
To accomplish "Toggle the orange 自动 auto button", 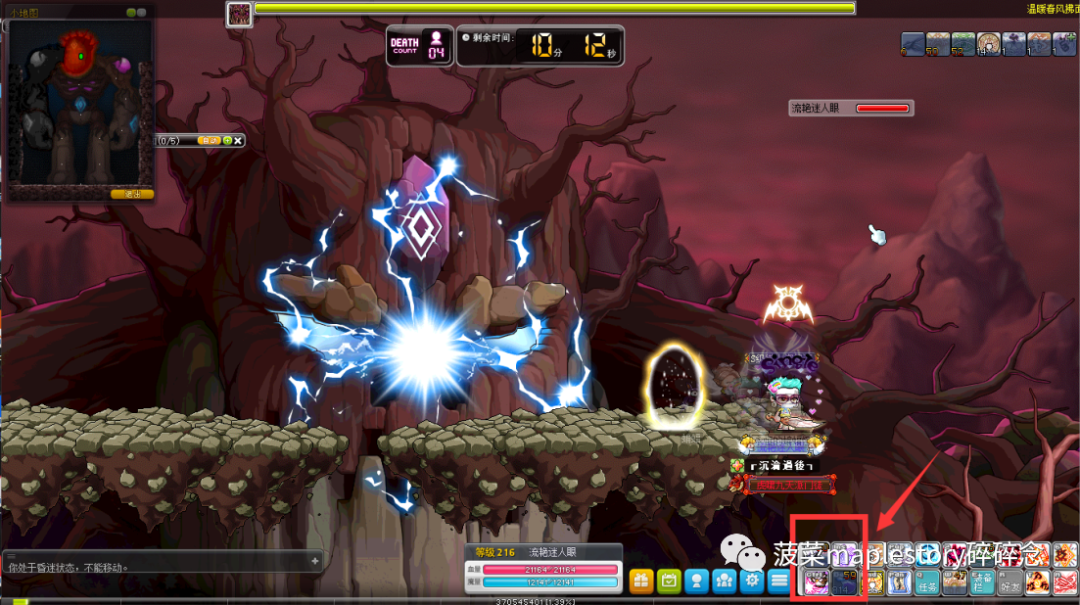I will [209, 141].
